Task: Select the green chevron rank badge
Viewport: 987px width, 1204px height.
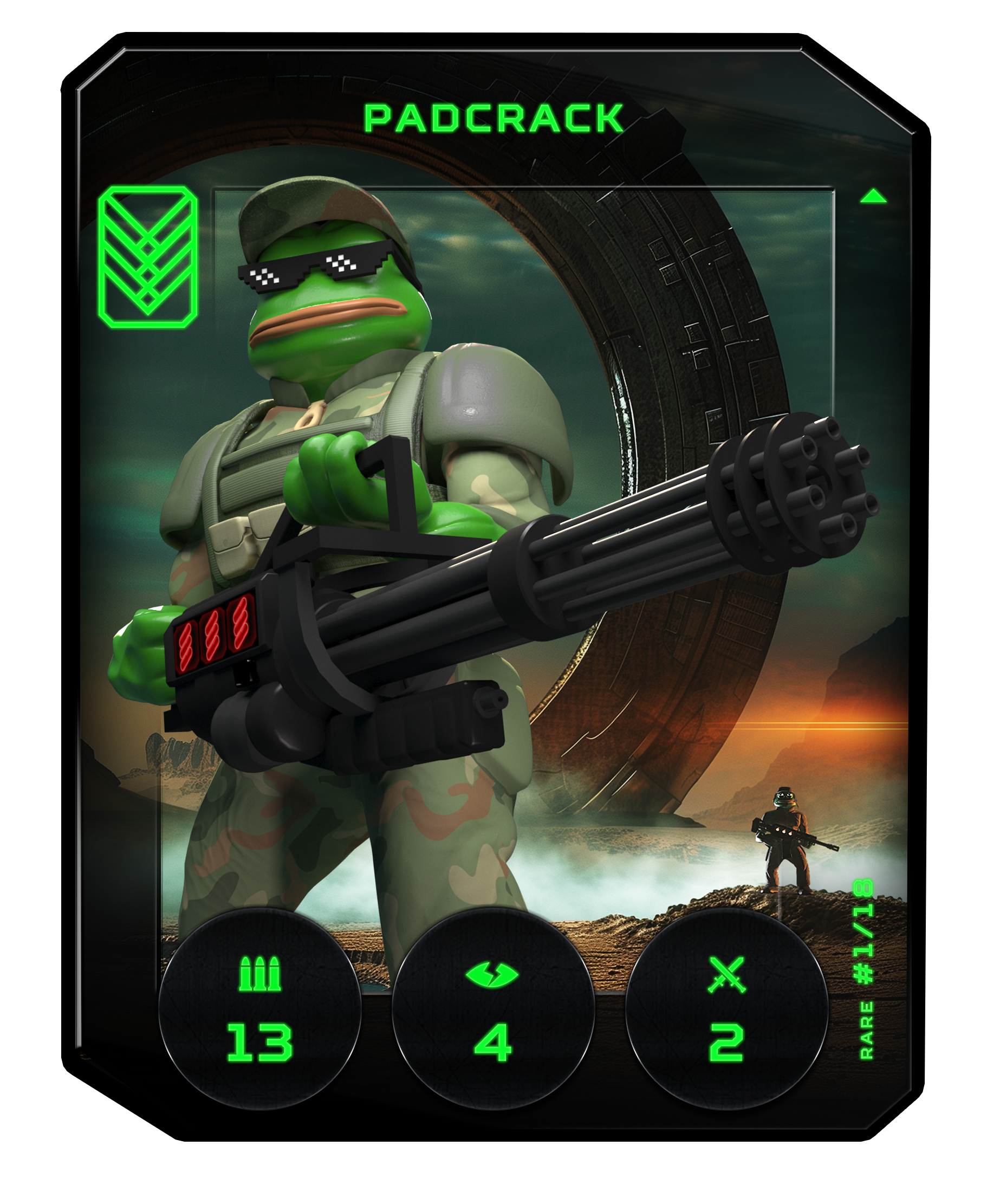Action: click(x=148, y=256)
